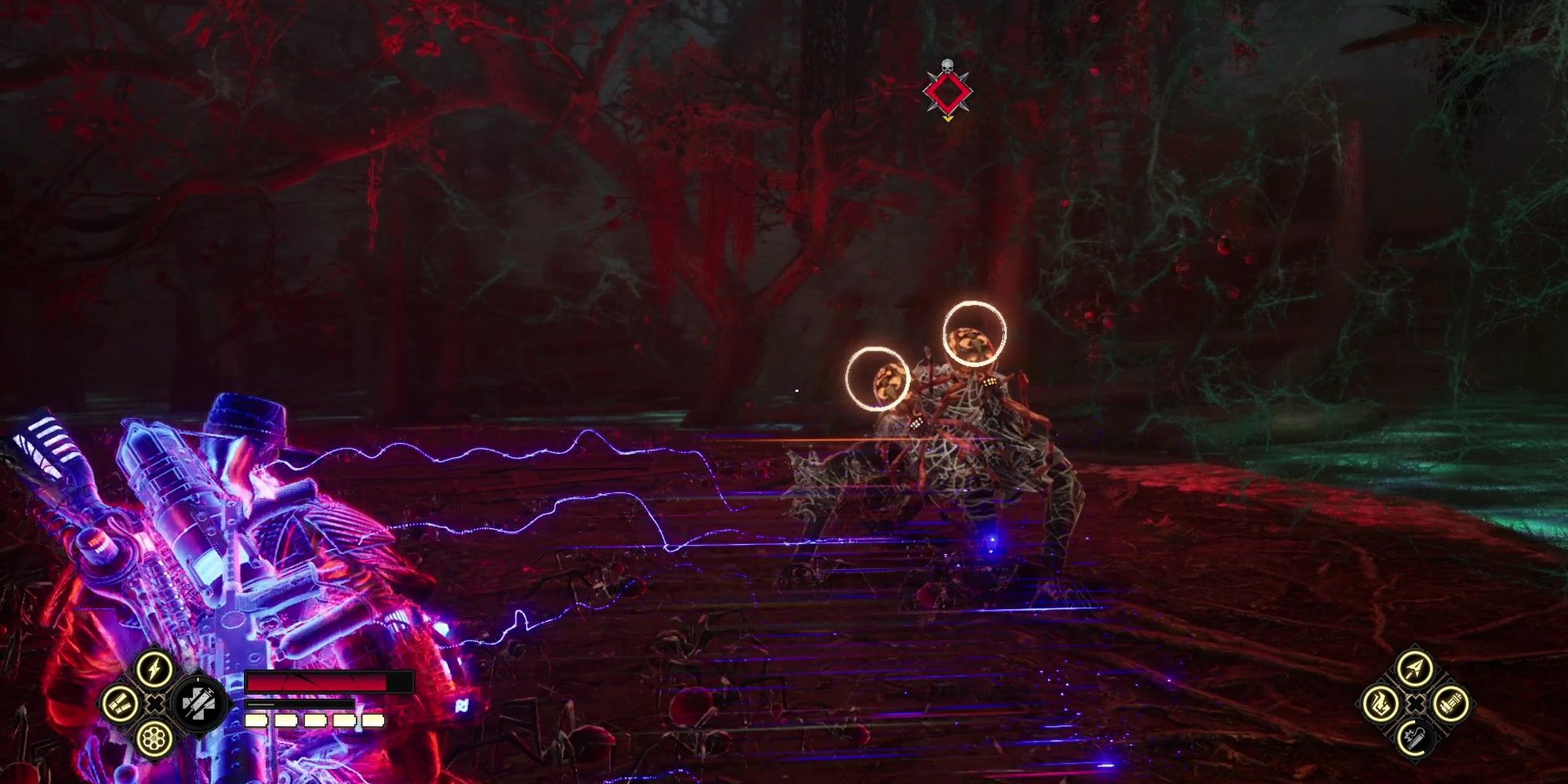Select the dynamite explosive icon
Image resolution: width=1568 pixels, height=784 pixels.
[1414, 739]
